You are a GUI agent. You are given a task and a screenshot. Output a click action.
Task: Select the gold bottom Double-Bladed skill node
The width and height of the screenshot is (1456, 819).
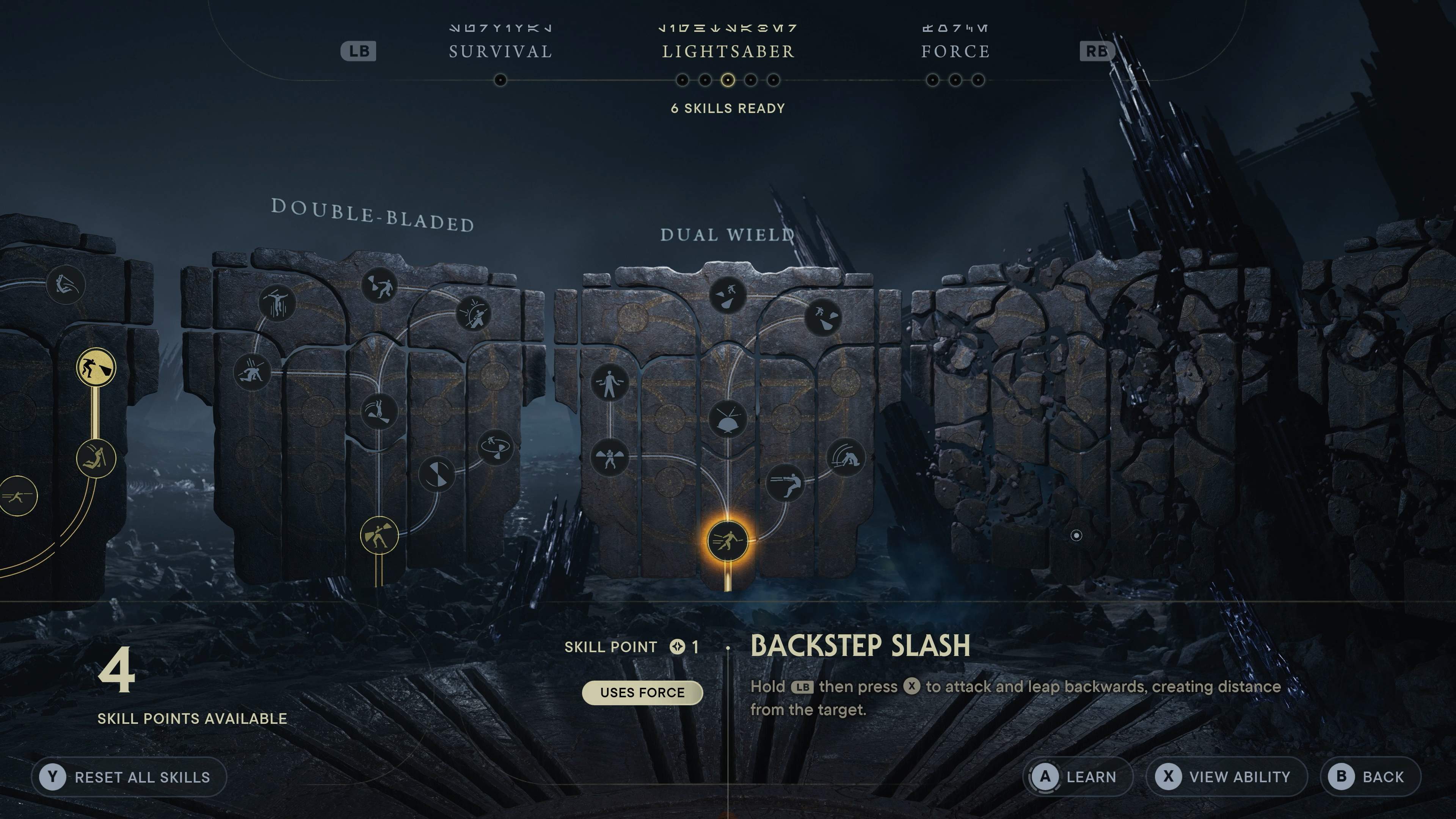click(x=379, y=535)
